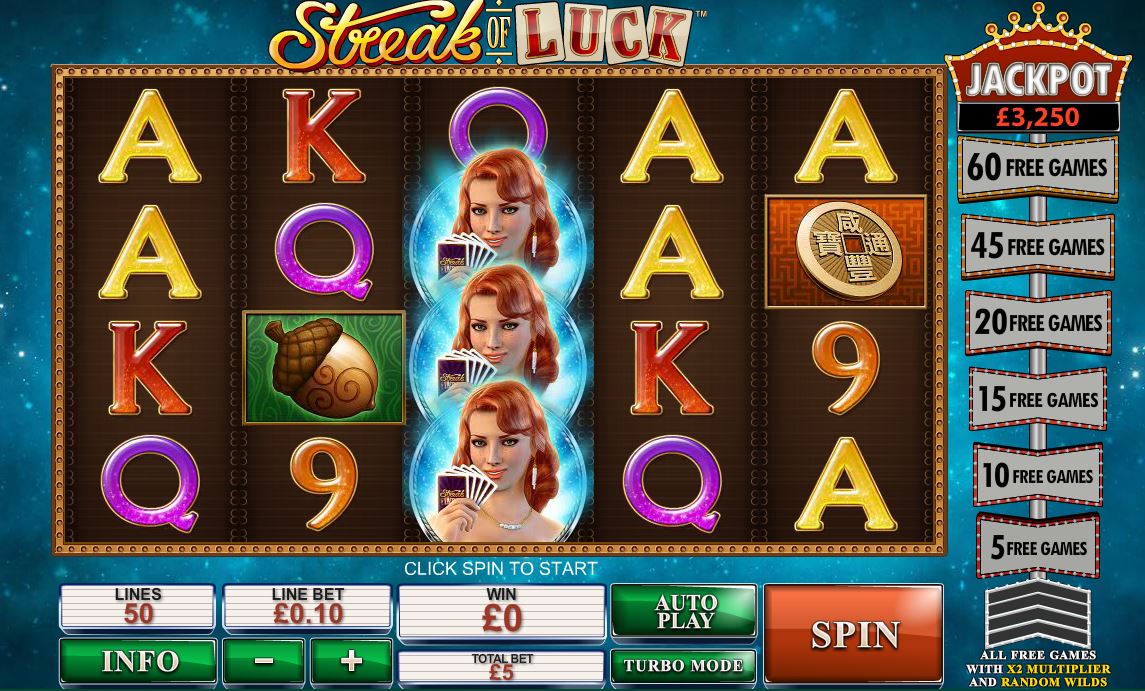1145x691 pixels.
Task: Decrease line bet with the minus button
Action: coord(264,661)
